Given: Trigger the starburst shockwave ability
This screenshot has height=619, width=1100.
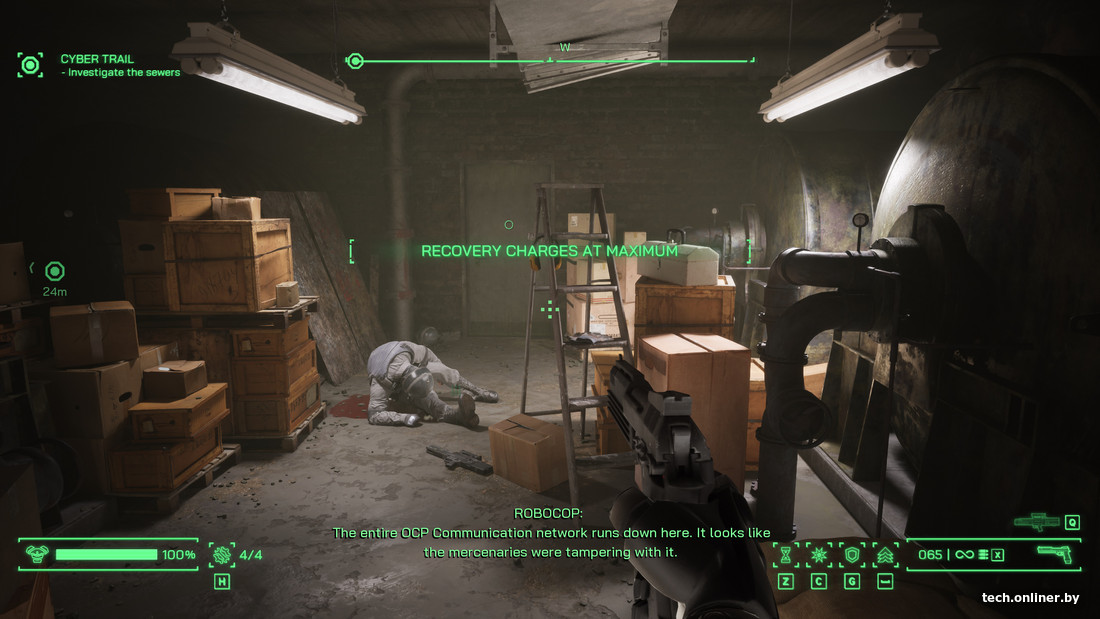Looking at the screenshot, I should 819,555.
